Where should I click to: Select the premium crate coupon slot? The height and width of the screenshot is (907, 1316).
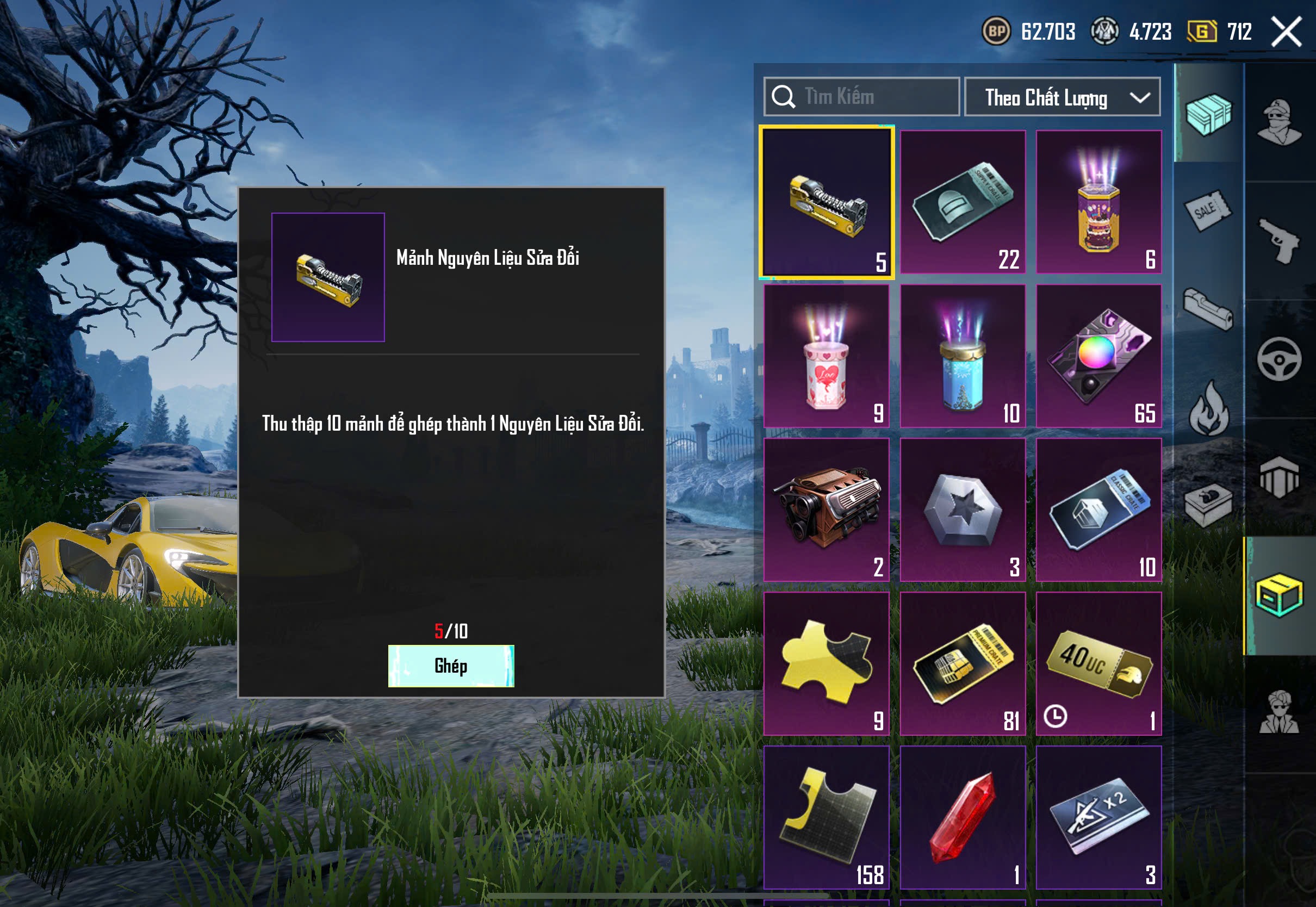(963, 664)
